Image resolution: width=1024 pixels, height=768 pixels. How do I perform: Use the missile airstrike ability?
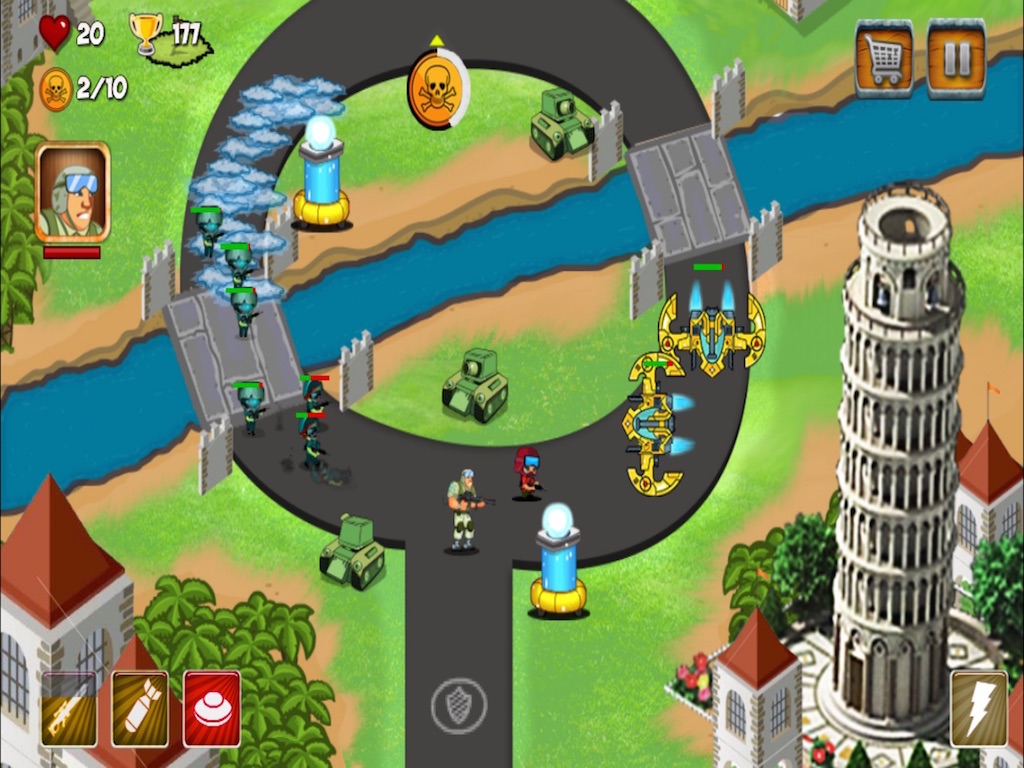[x=140, y=708]
